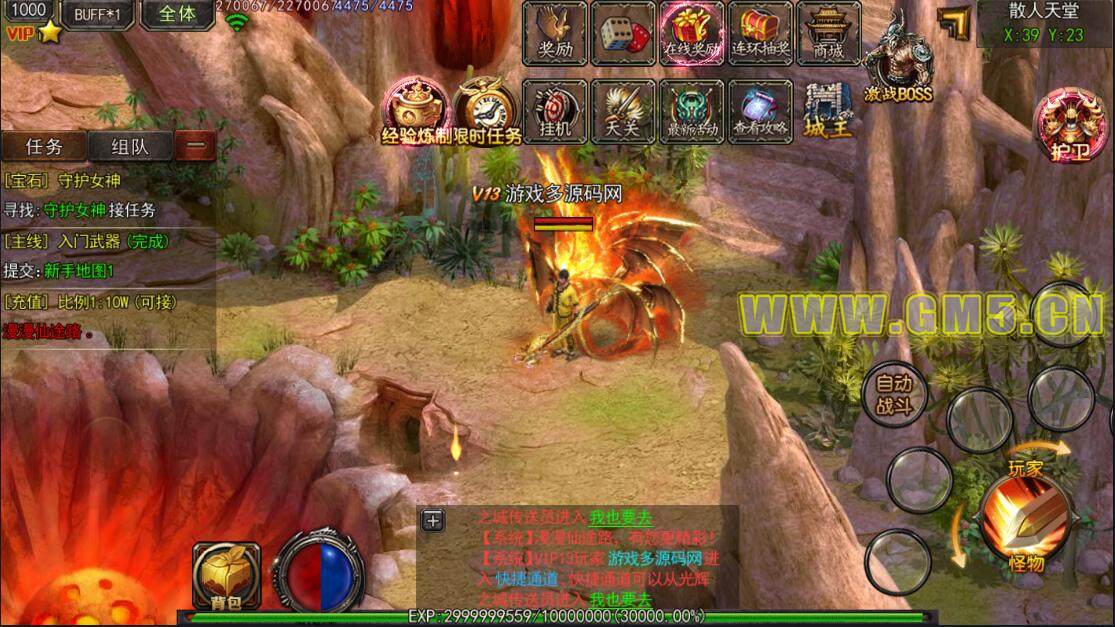Open the 连环抽奖 treasure chest draw
The height and width of the screenshot is (627, 1115).
(x=760, y=33)
